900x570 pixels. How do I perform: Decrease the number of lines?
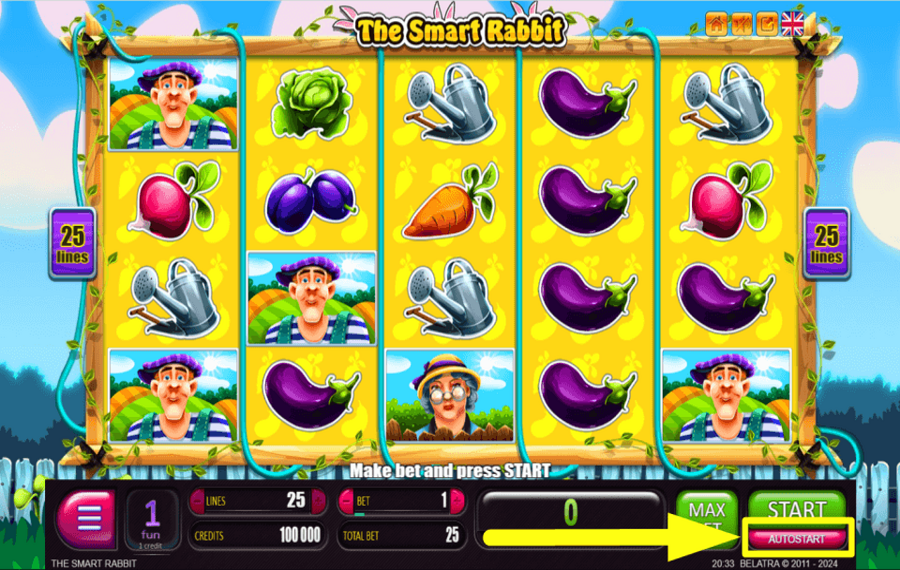tap(197, 500)
